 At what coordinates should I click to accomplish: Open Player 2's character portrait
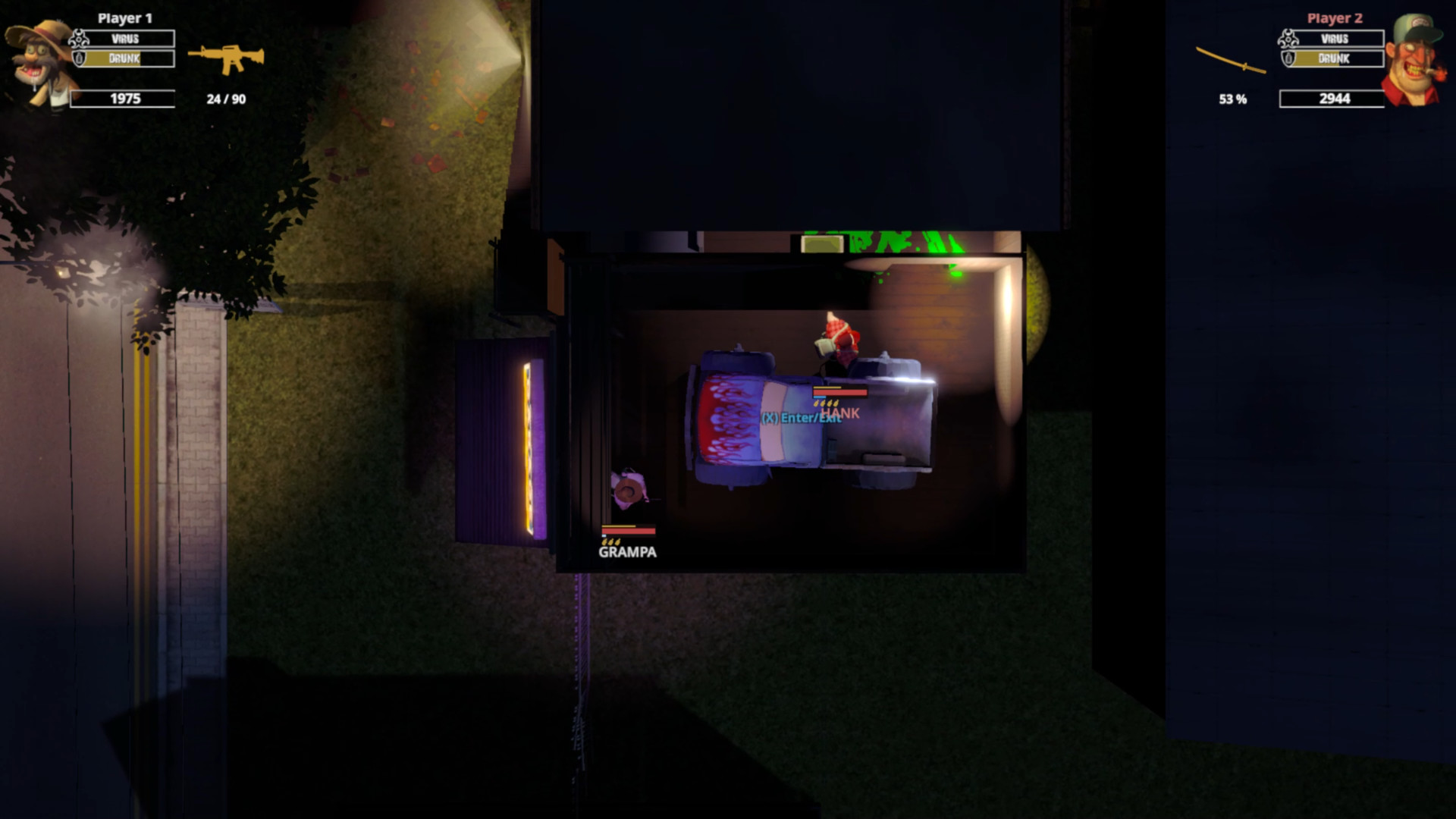(1415, 57)
